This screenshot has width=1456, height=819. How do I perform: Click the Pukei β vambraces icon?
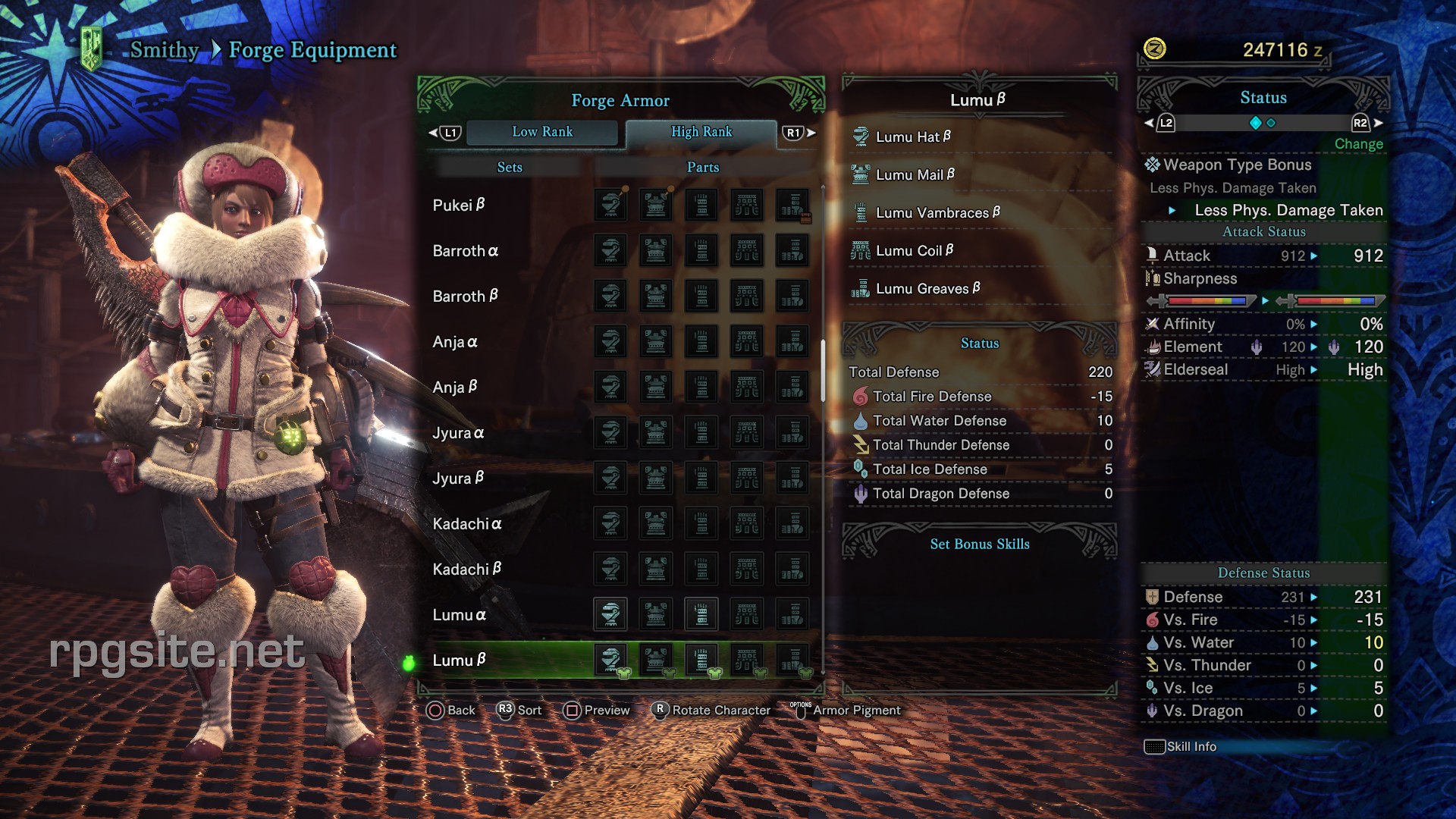701,205
